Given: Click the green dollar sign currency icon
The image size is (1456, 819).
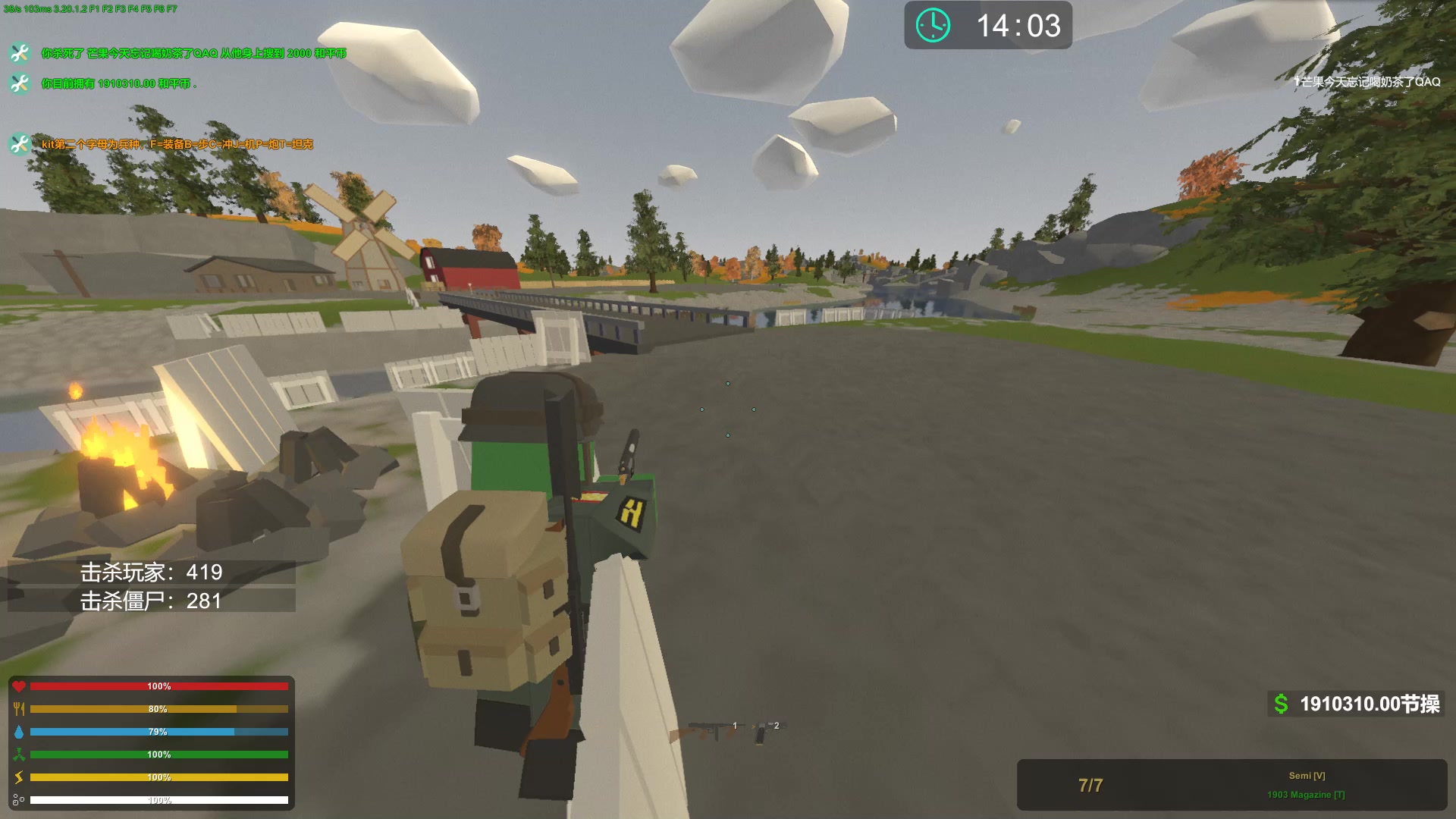Looking at the screenshot, I should (1282, 704).
